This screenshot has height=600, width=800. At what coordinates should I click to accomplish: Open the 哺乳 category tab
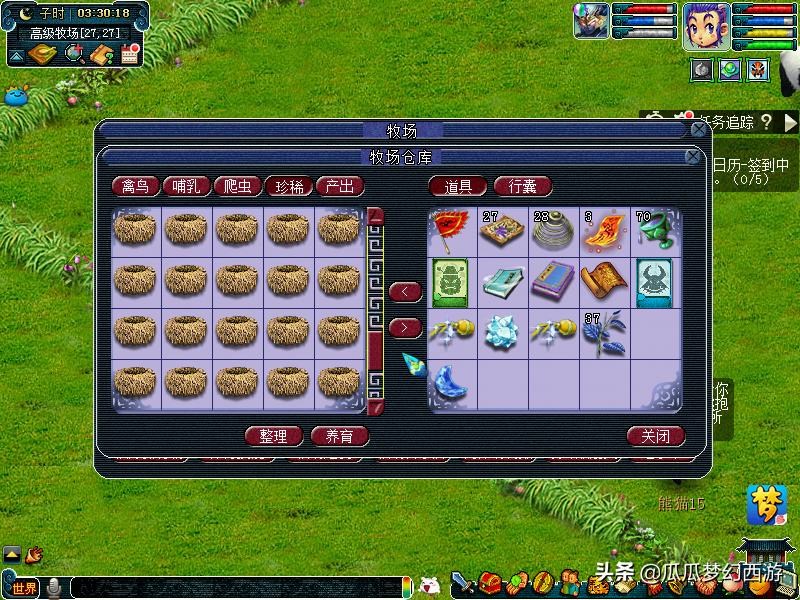click(x=186, y=187)
